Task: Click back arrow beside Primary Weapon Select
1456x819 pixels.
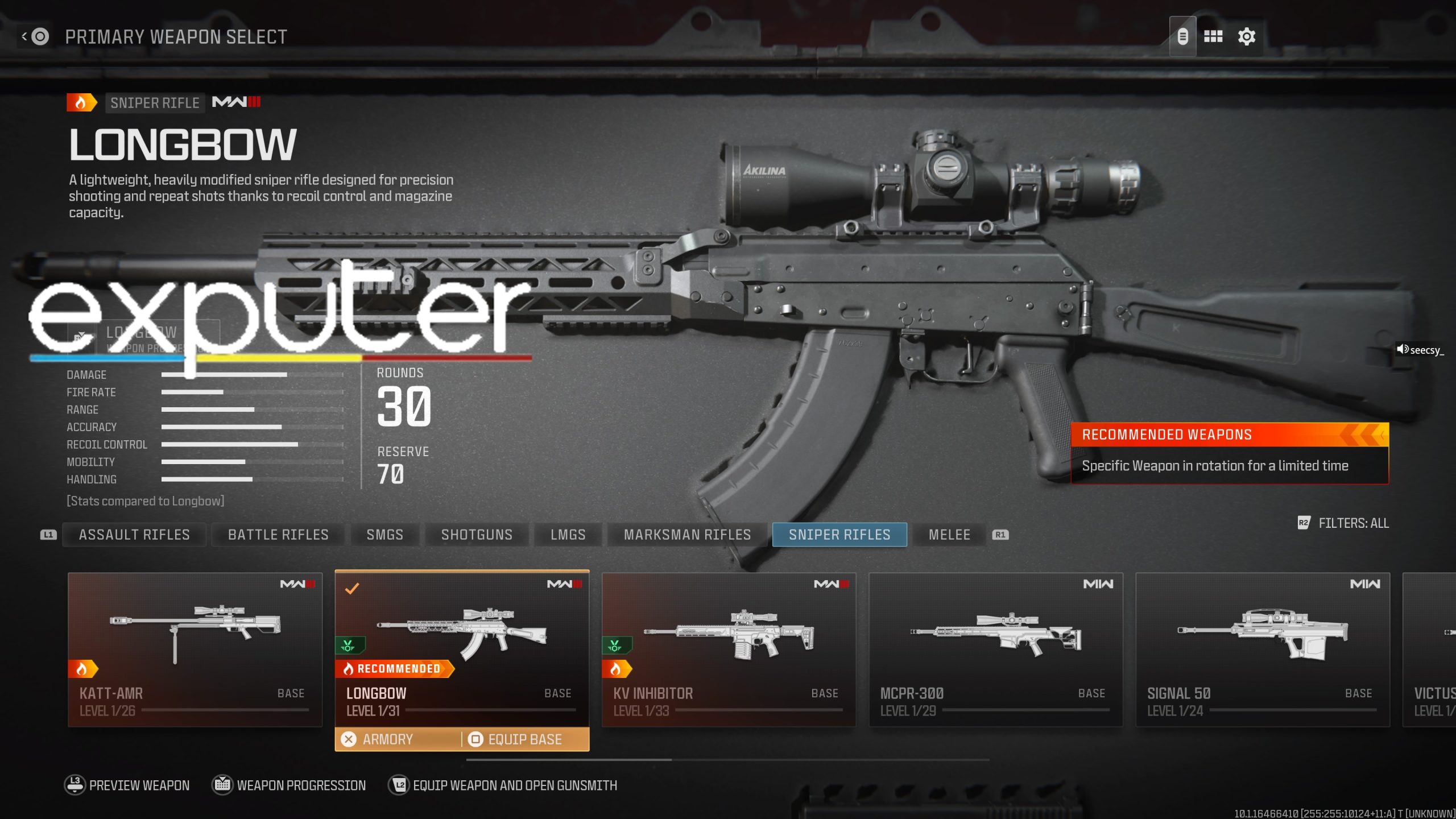Action: tap(24, 36)
